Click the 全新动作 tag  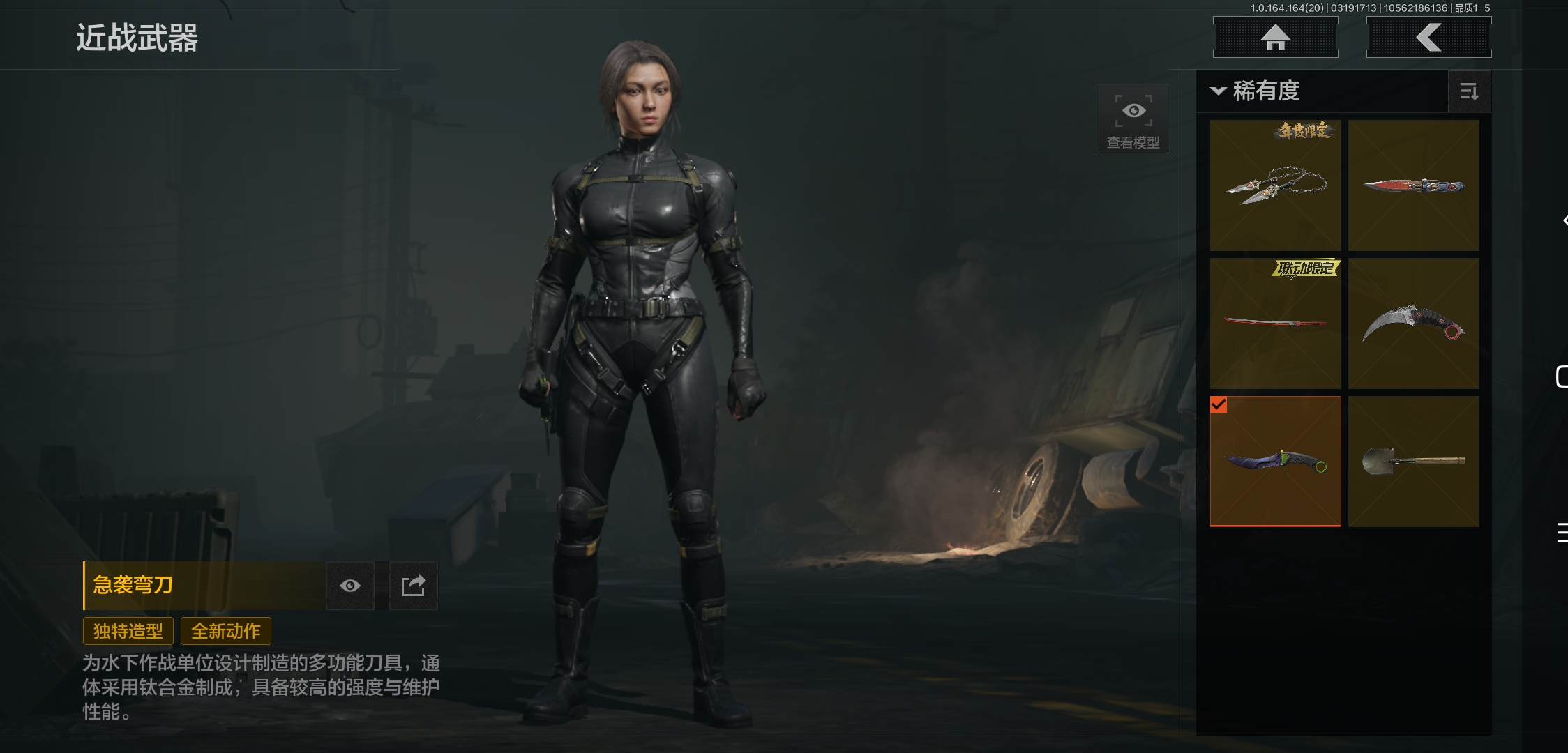226,631
